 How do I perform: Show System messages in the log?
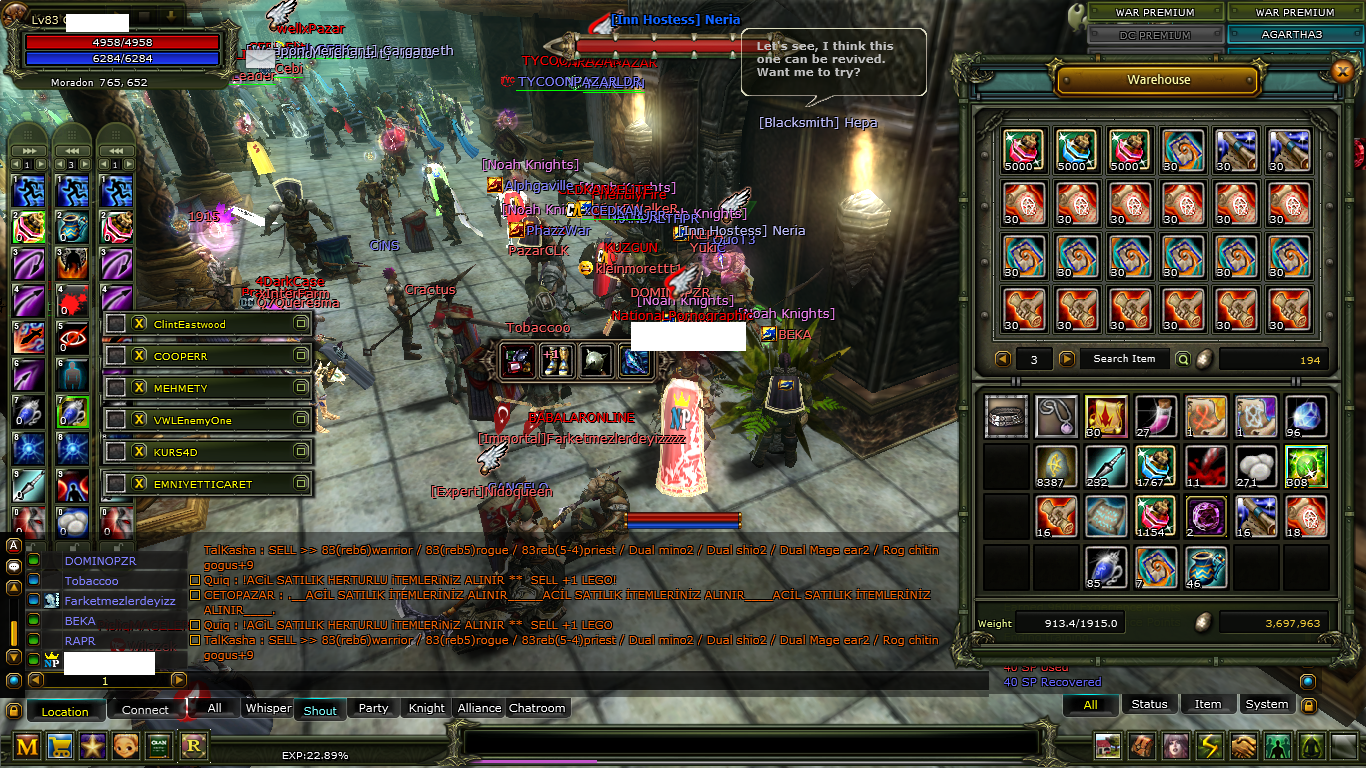1267,704
